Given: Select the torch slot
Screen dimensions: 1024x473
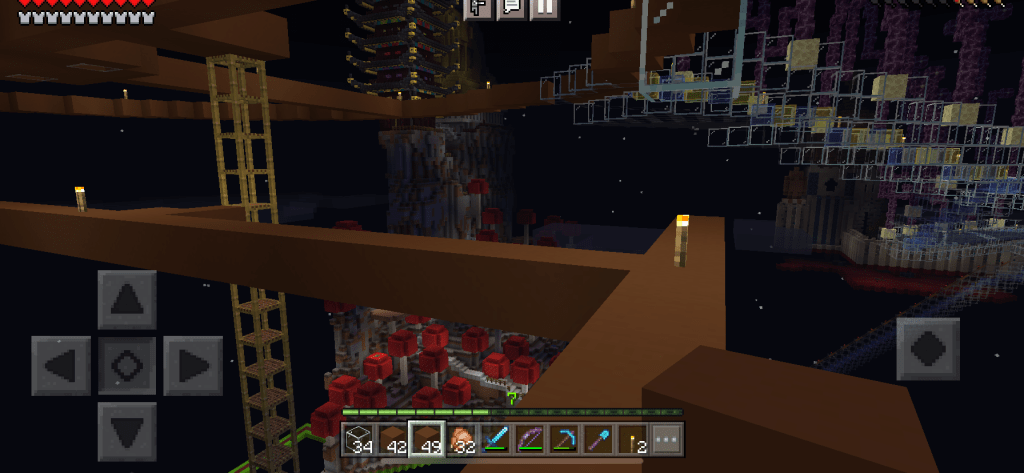Looking at the screenshot, I should (x=632, y=439).
